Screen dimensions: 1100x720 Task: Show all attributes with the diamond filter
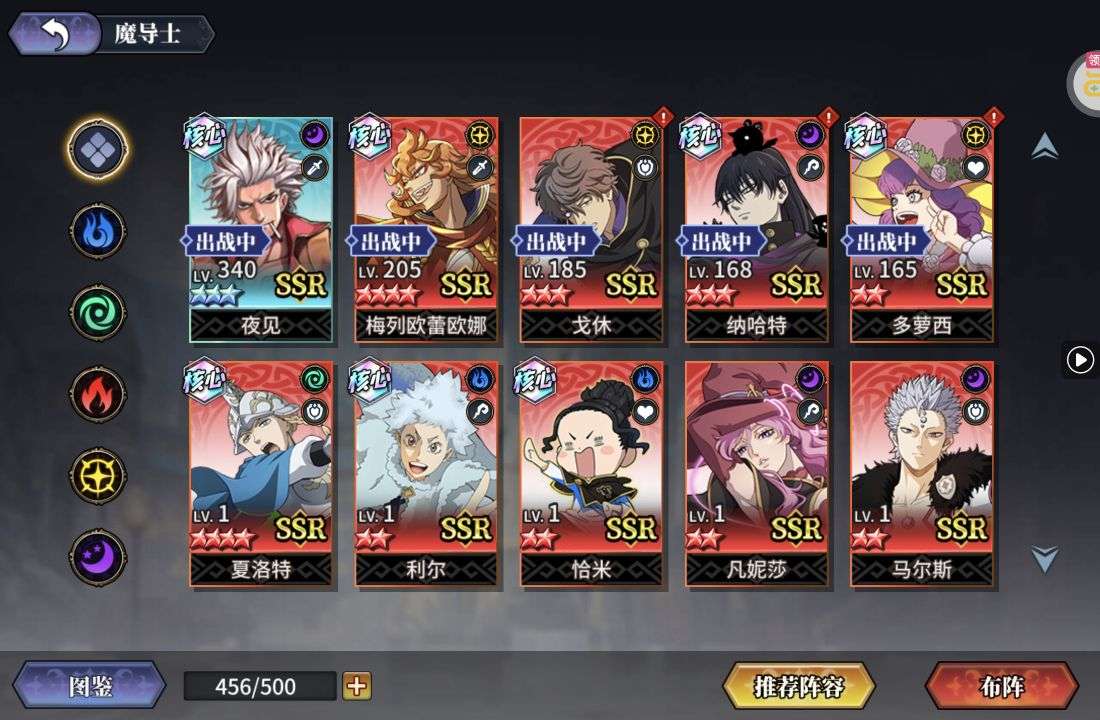tap(98, 149)
